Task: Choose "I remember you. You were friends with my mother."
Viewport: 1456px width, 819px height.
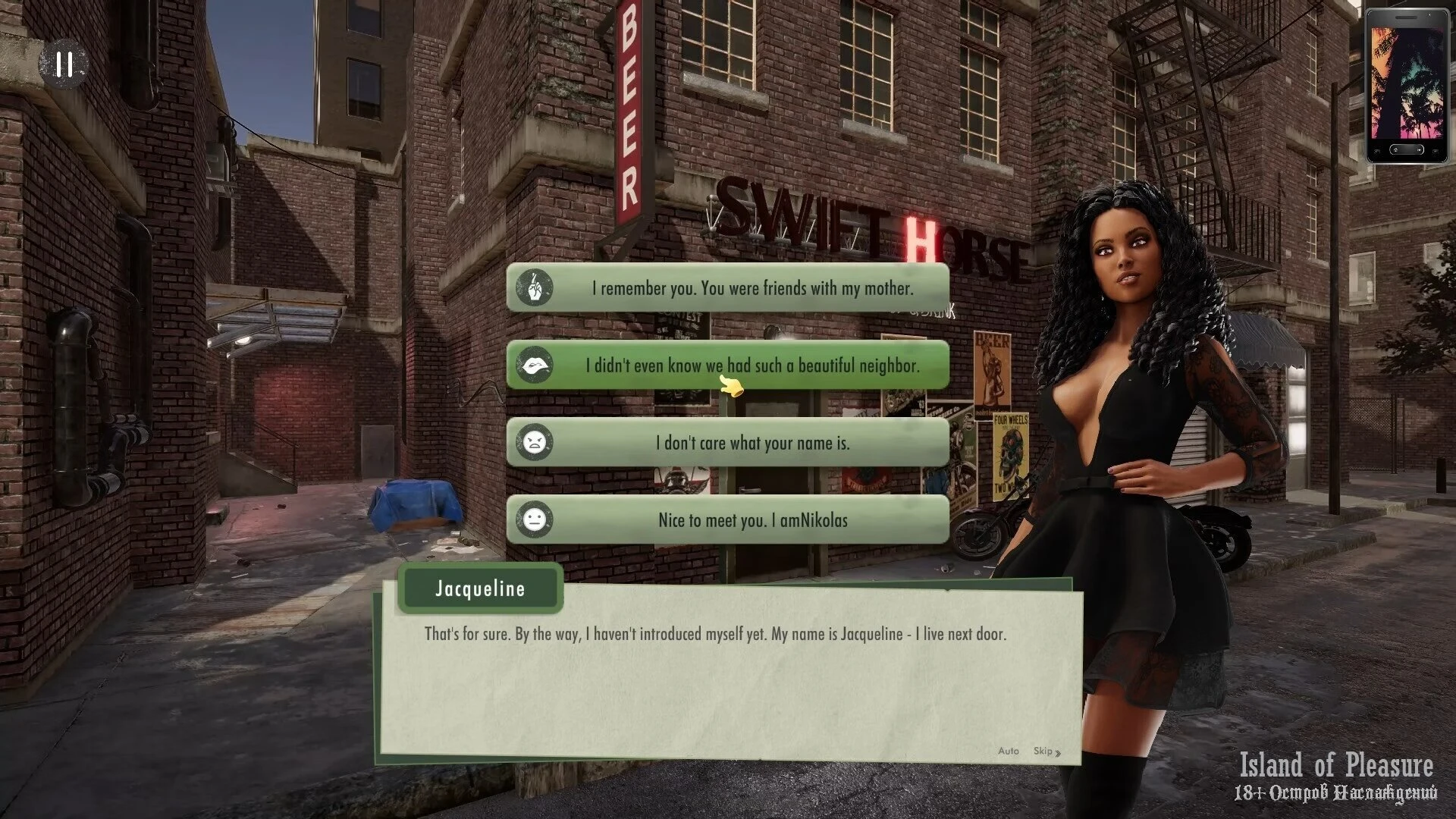Action: 728,288
